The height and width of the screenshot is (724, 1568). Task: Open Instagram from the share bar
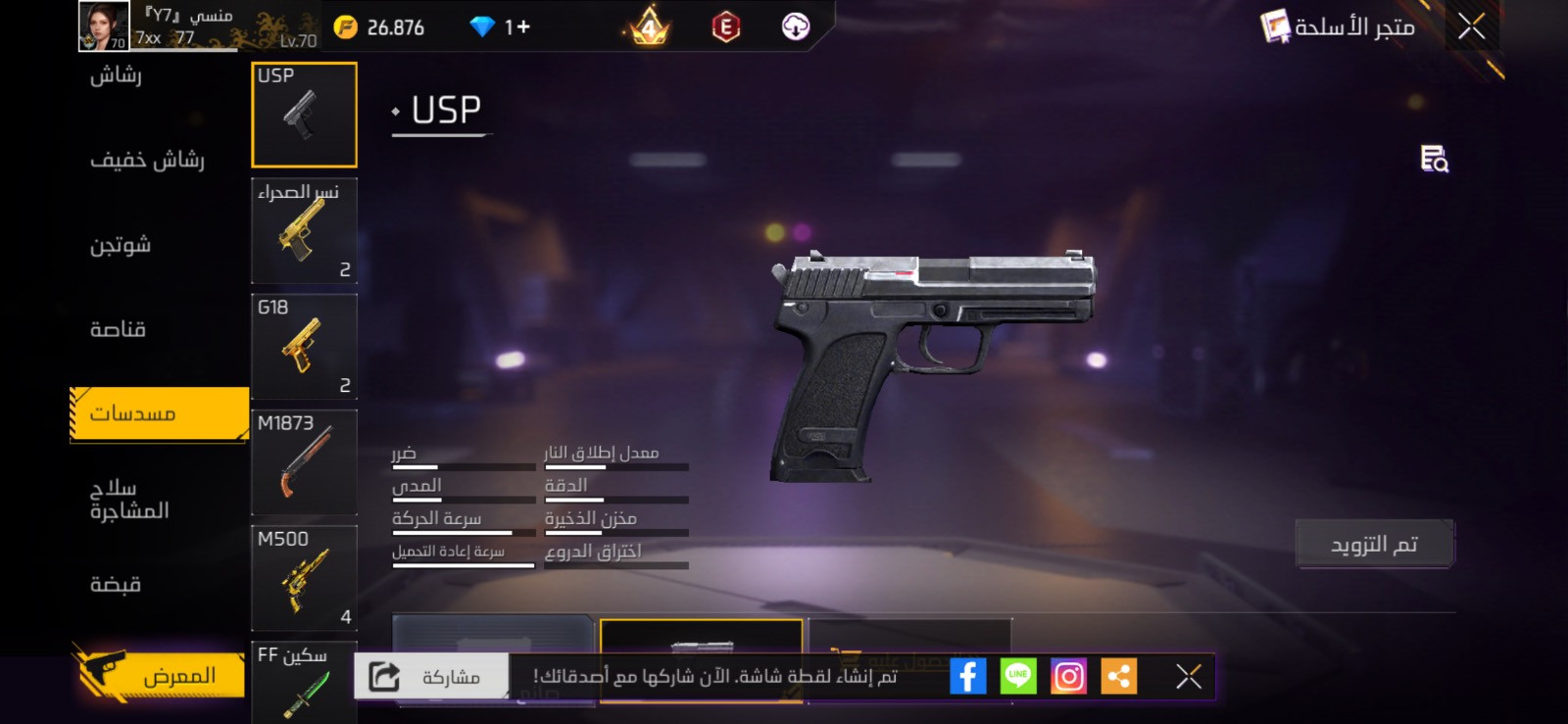(x=1069, y=675)
